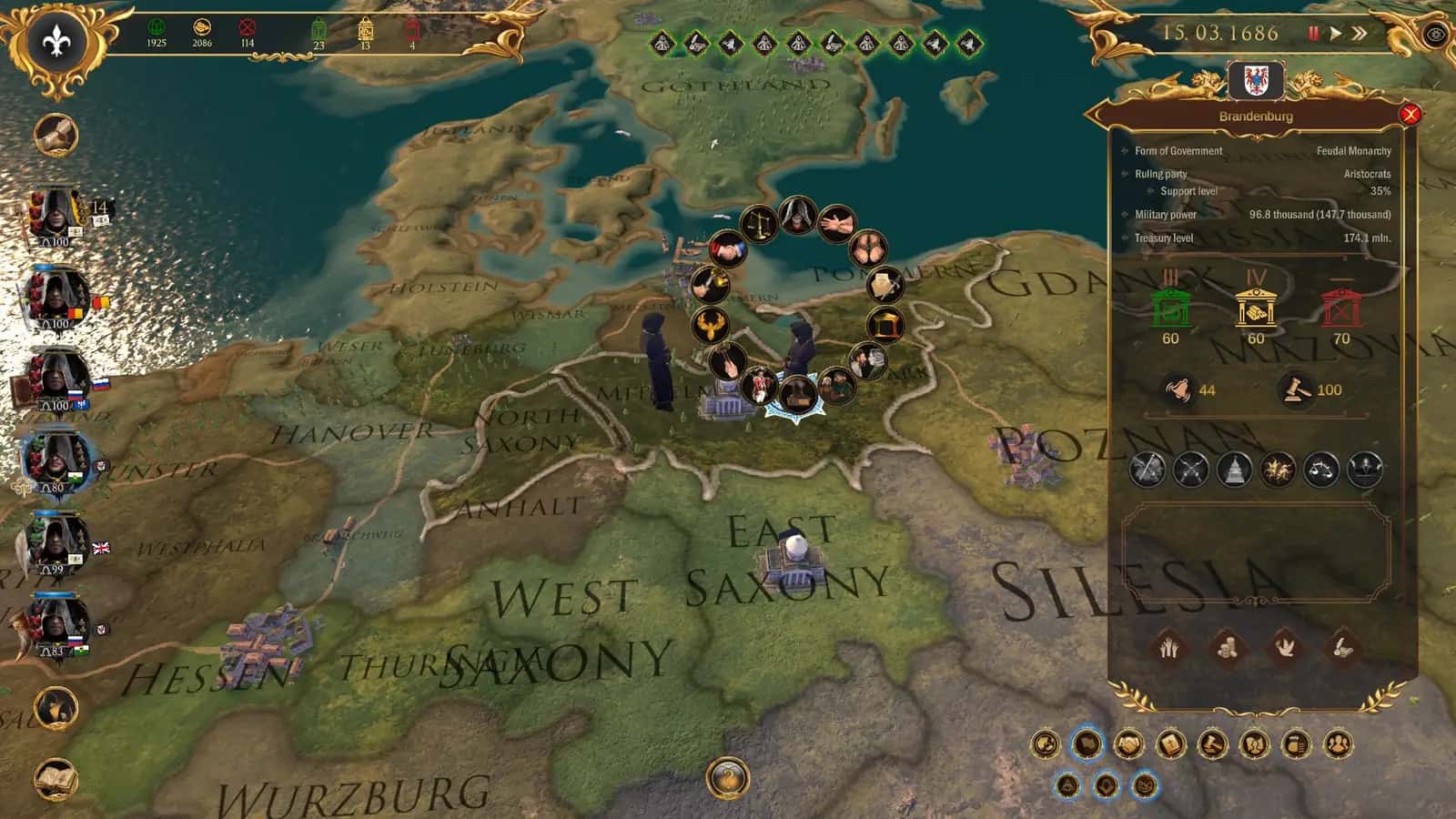Select the agent portrait with the British flag
The height and width of the screenshot is (819, 1456).
(56, 540)
